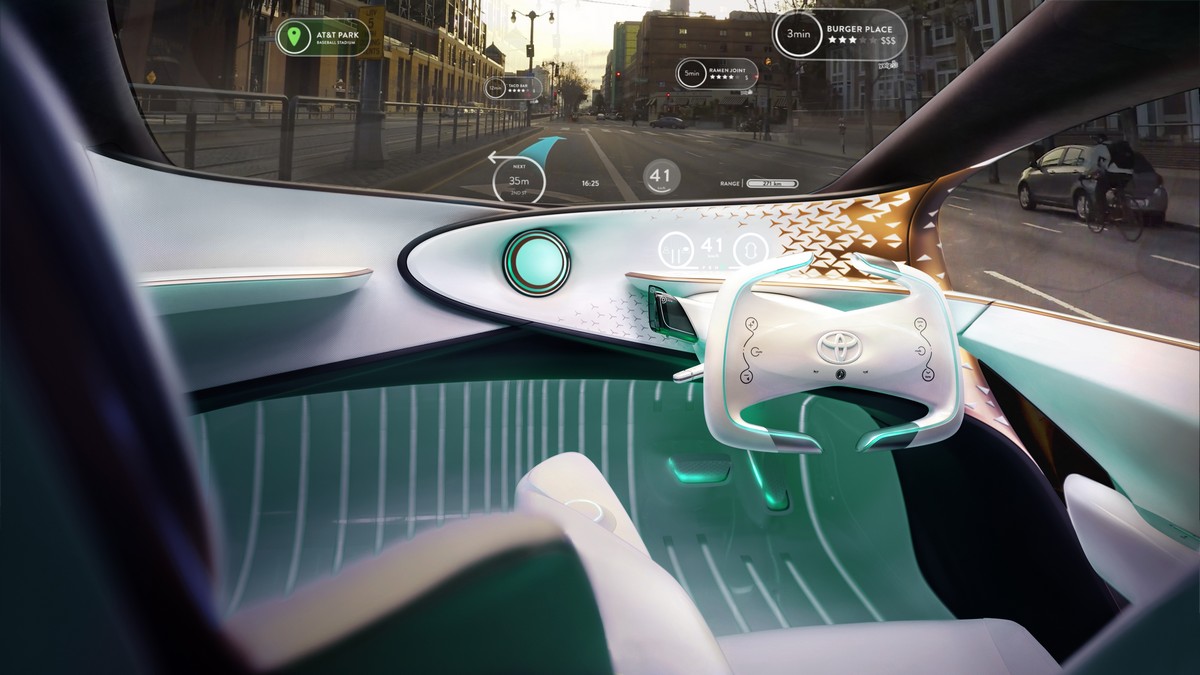Select the dashboard car-outline circle icon
The width and height of the screenshot is (1200, 675).
tap(749, 250)
